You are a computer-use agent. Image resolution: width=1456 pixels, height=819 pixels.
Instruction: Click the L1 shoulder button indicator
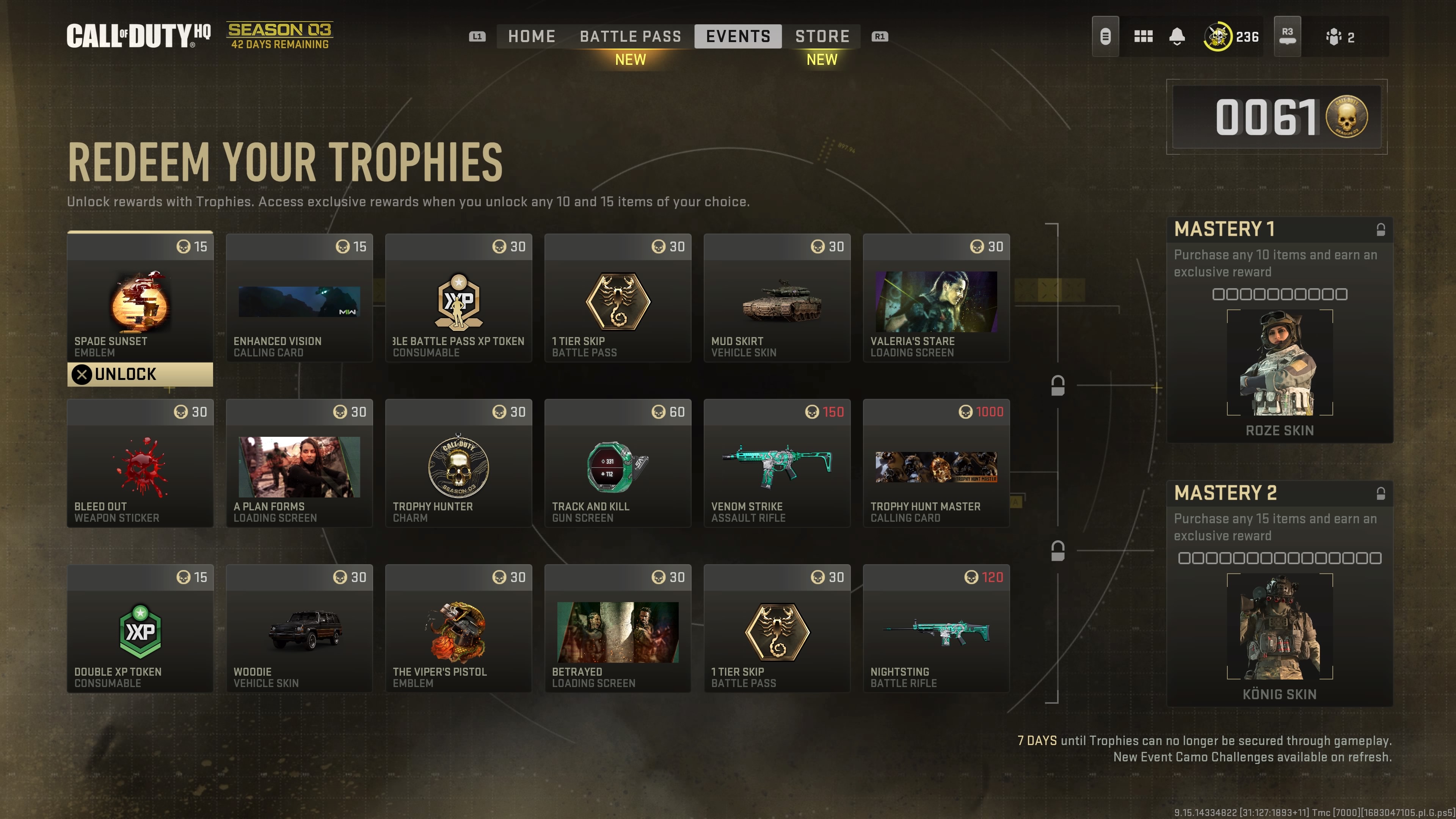pos(477,36)
